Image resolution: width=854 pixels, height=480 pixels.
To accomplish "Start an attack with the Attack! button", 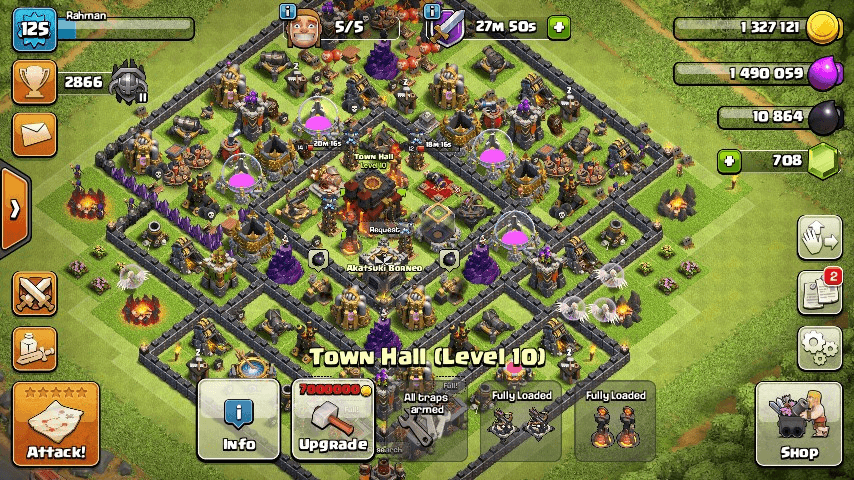I will click(x=56, y=424).
